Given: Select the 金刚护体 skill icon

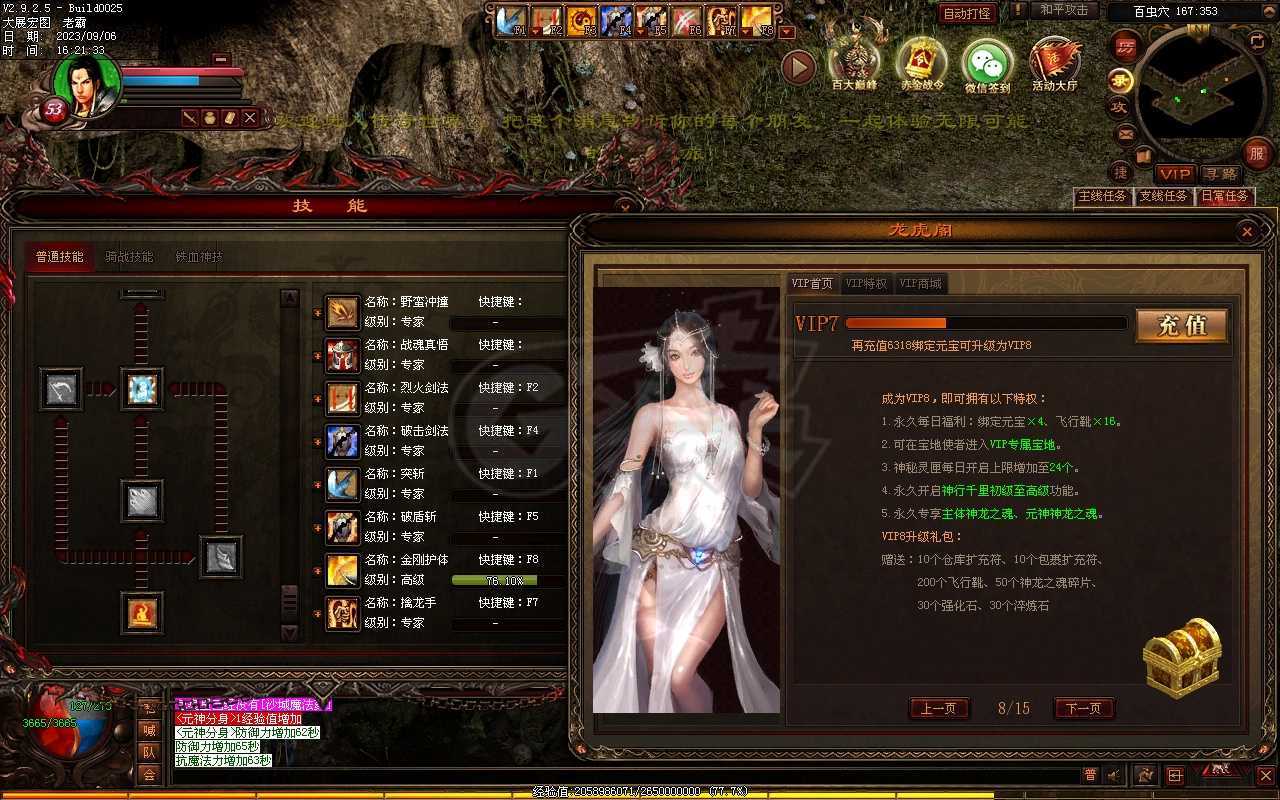Looking at the screenshot, I should [342, 568].
